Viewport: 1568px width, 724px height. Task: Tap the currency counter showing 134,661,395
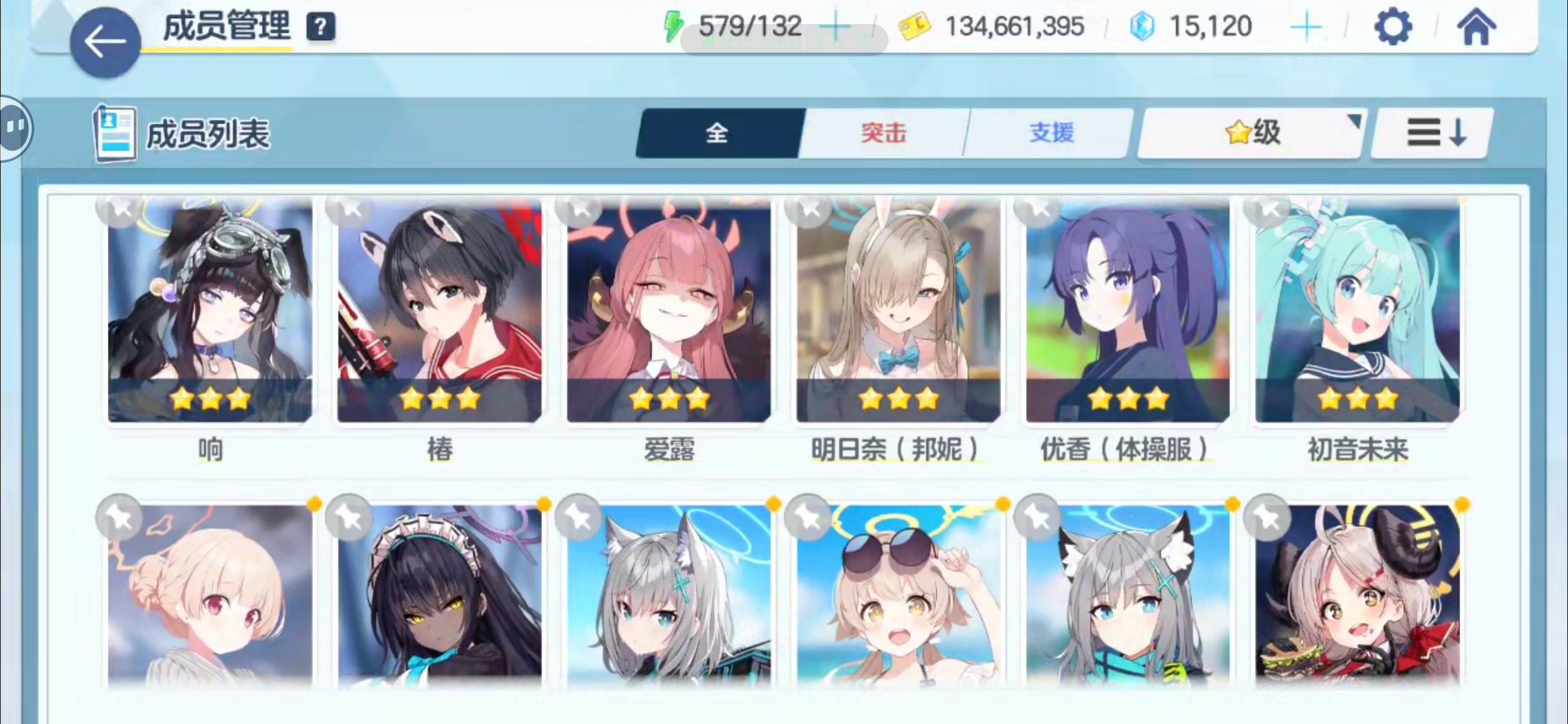[x=1014, y=25]
